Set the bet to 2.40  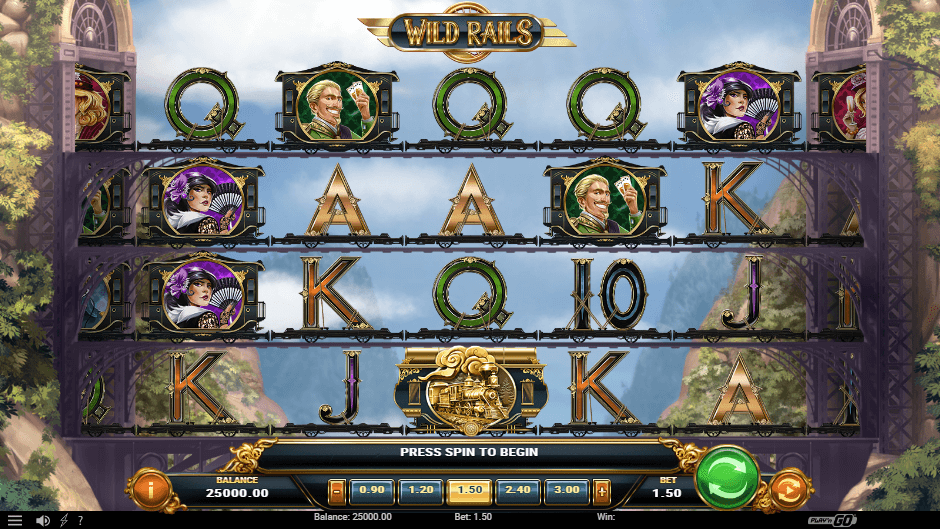point(518,491)
